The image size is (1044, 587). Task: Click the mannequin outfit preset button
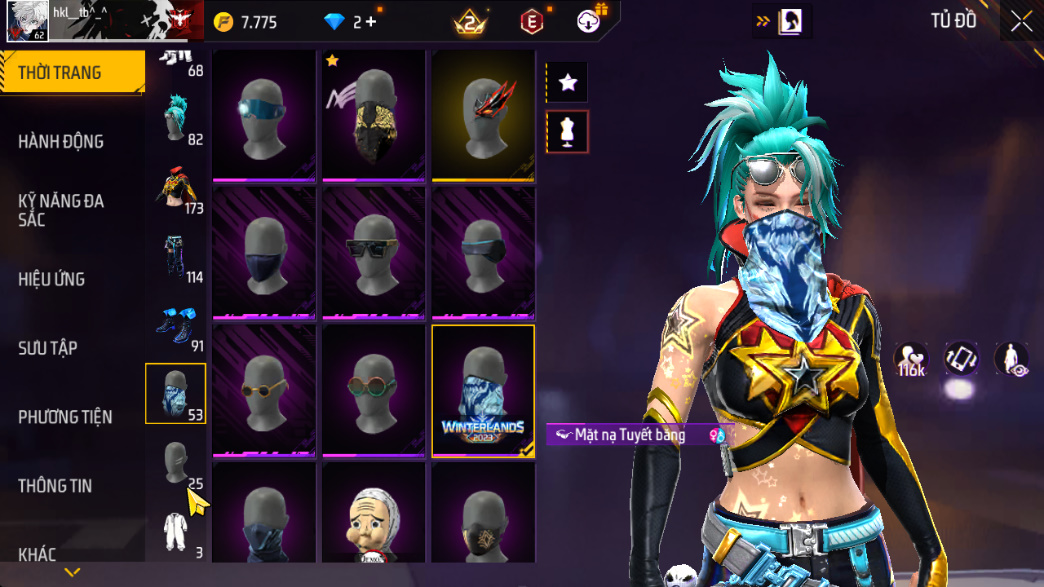(567, 132)
